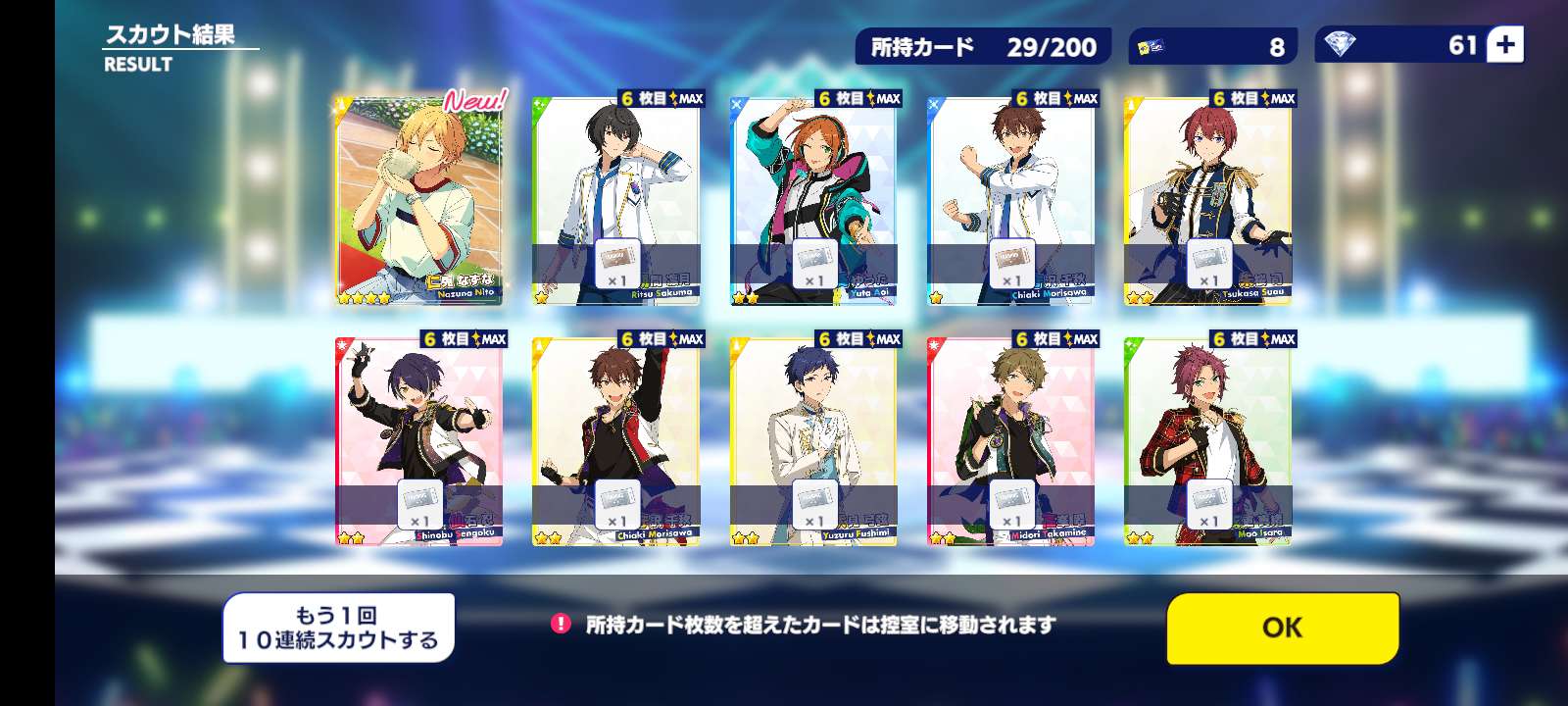Open the Mao Isara card
The width and height of the screenshot is (1568, 706).
[1207, 441]
